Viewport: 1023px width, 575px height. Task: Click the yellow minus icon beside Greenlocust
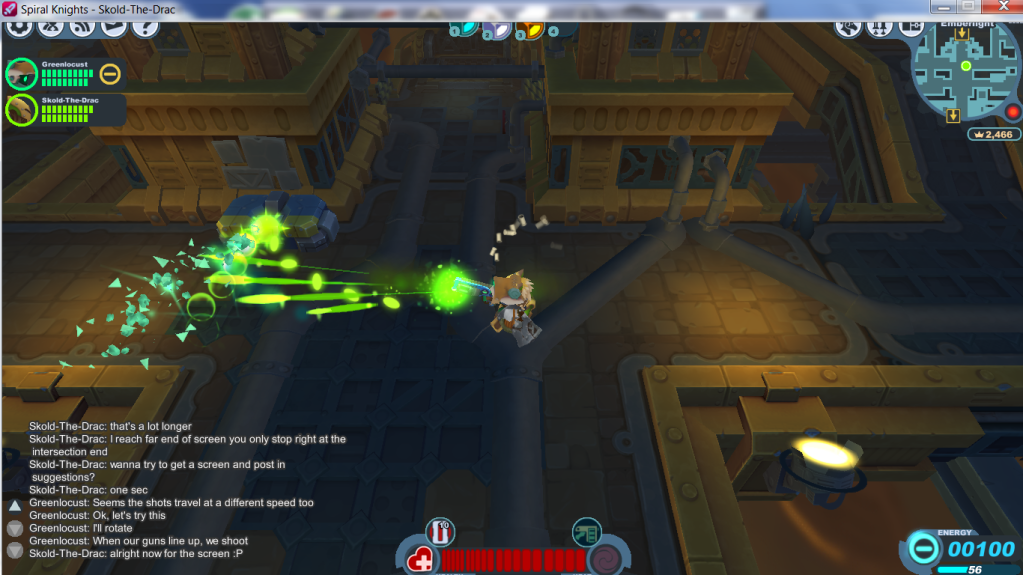[110, 73]
